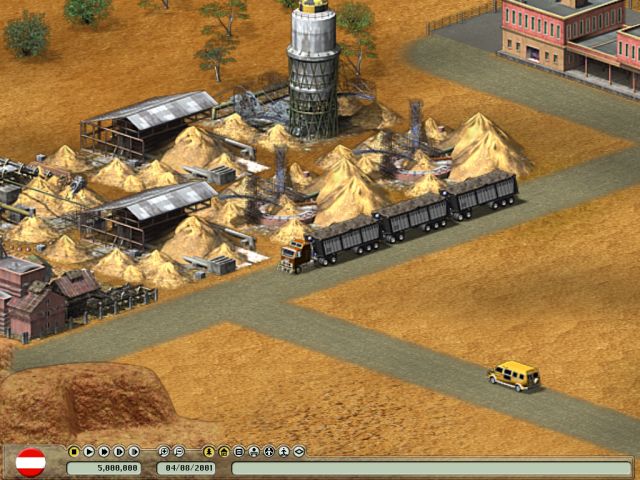This screenshot has height=480, width=640.
Task: Zoom out with the magnifier minus button
Action: pyautogui.click(x=179, y=451)
